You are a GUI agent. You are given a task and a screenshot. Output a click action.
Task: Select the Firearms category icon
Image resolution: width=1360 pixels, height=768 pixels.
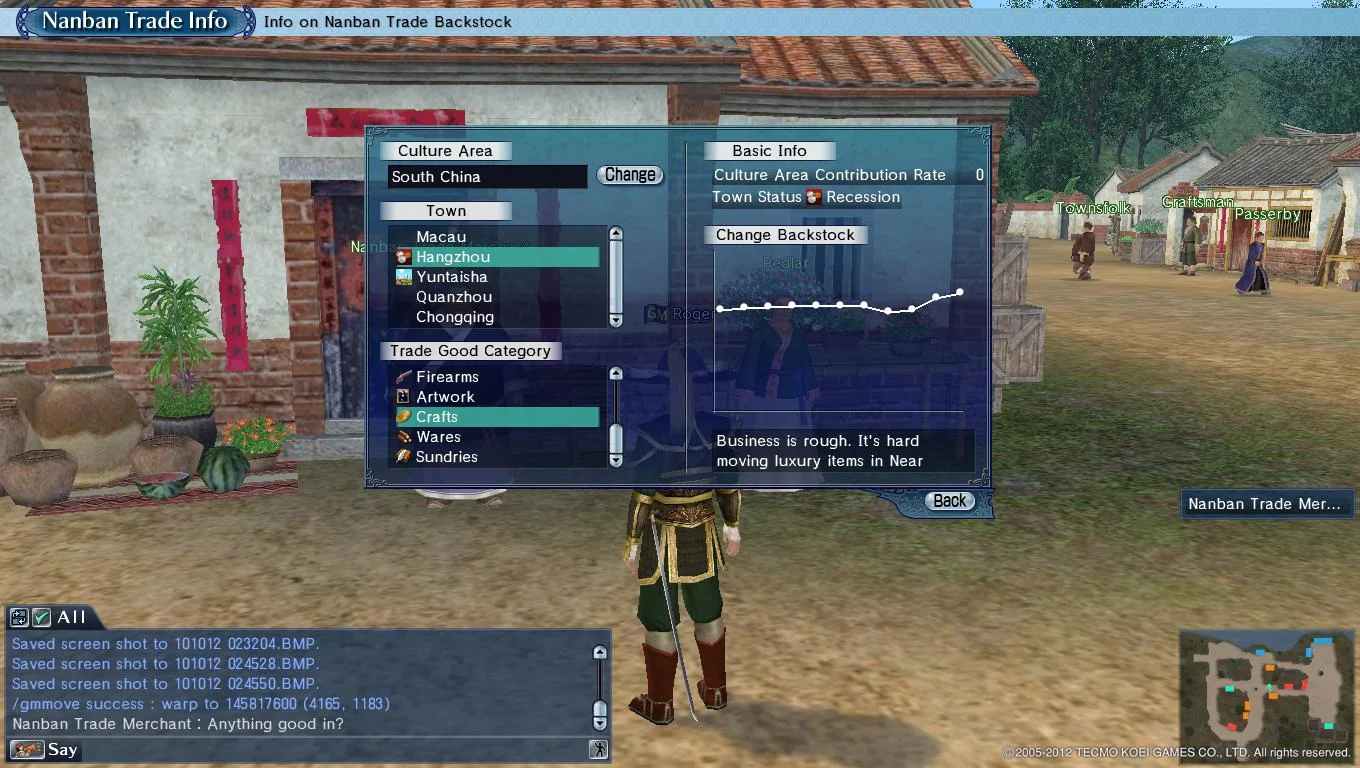[404, 377]
